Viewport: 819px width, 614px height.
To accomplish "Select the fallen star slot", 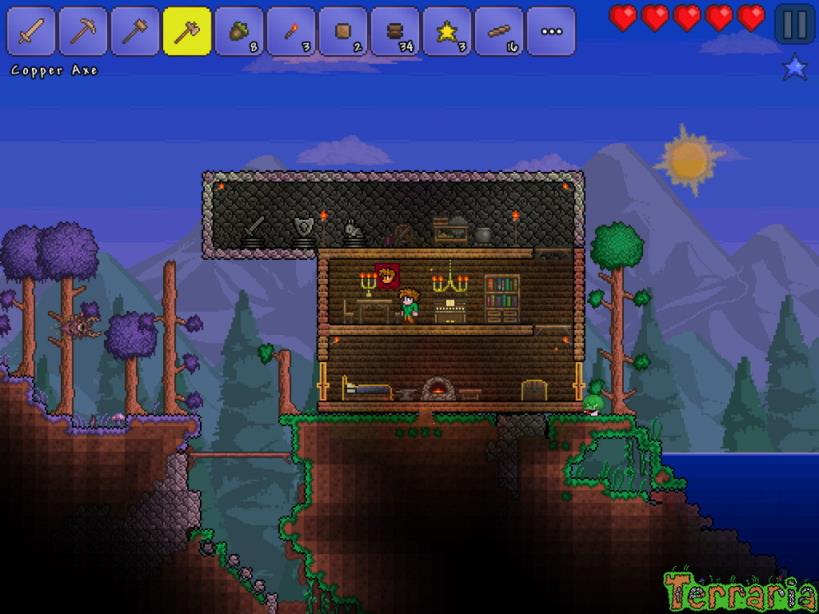I will pyautogui.click(x=447, y=31).
